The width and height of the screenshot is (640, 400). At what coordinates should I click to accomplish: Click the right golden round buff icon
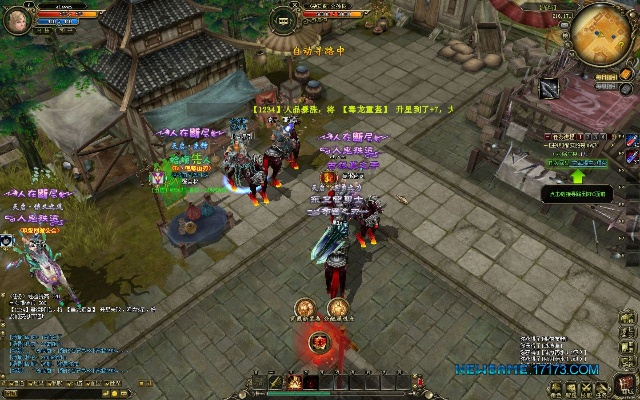click(x=338, y=309)
